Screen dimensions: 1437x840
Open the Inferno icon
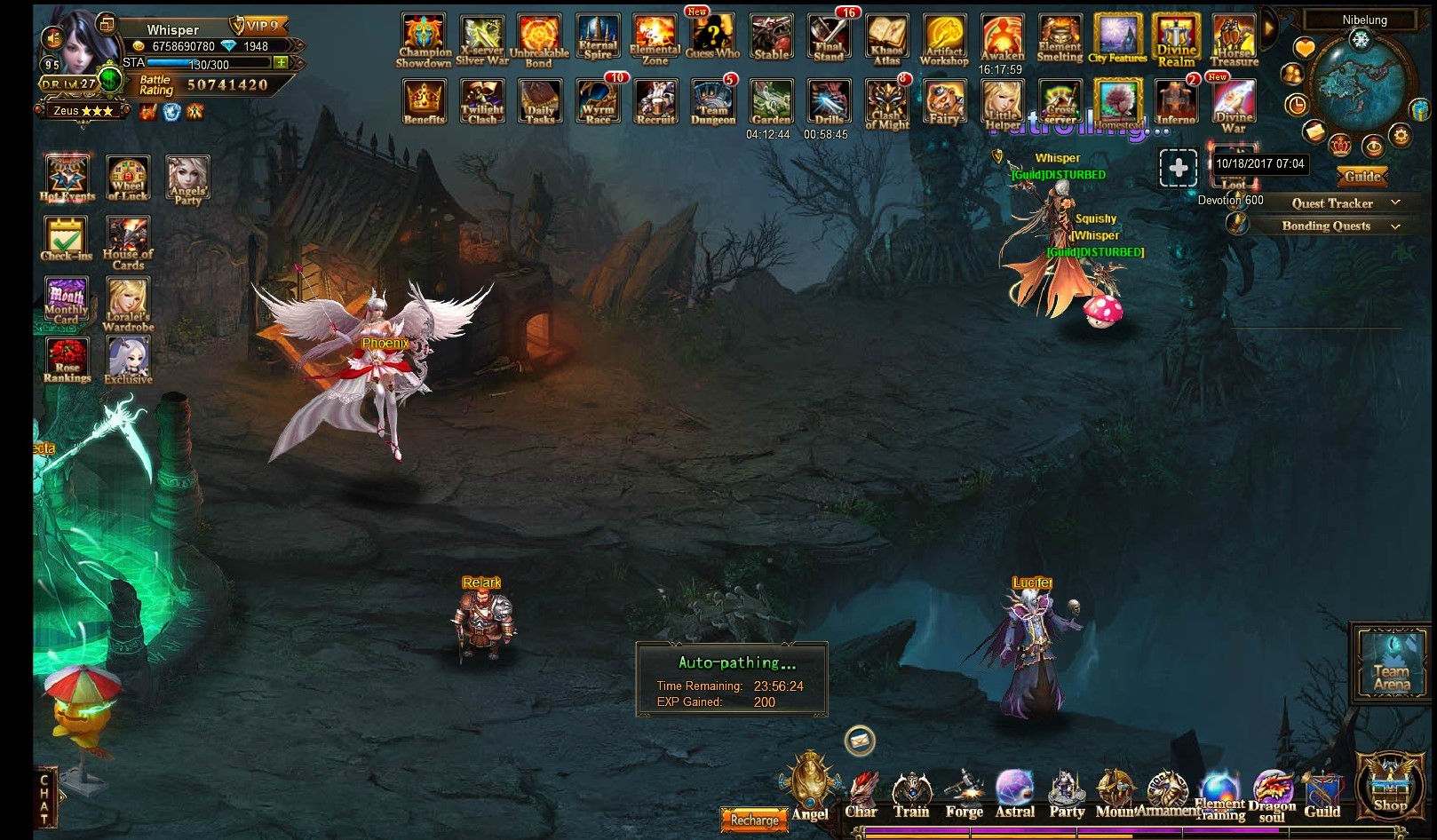point(1175,101)
